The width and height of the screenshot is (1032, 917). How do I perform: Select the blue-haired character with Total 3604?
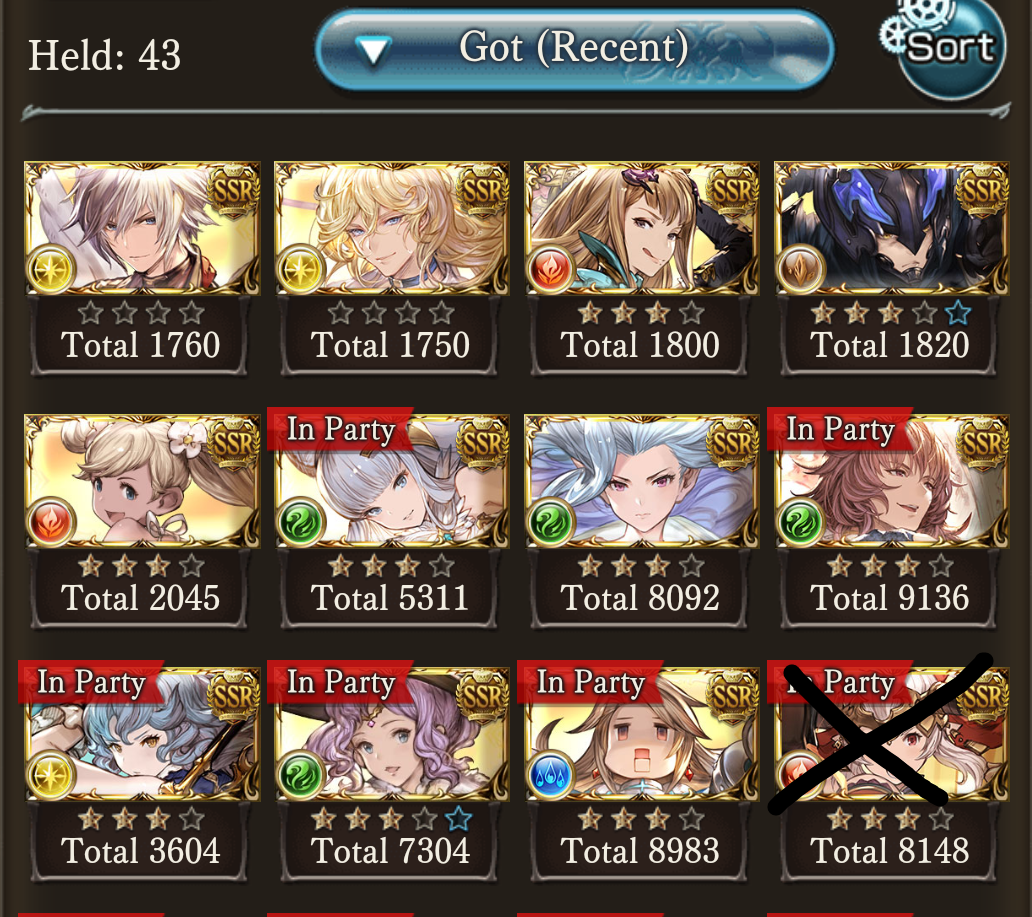(141, 735)
